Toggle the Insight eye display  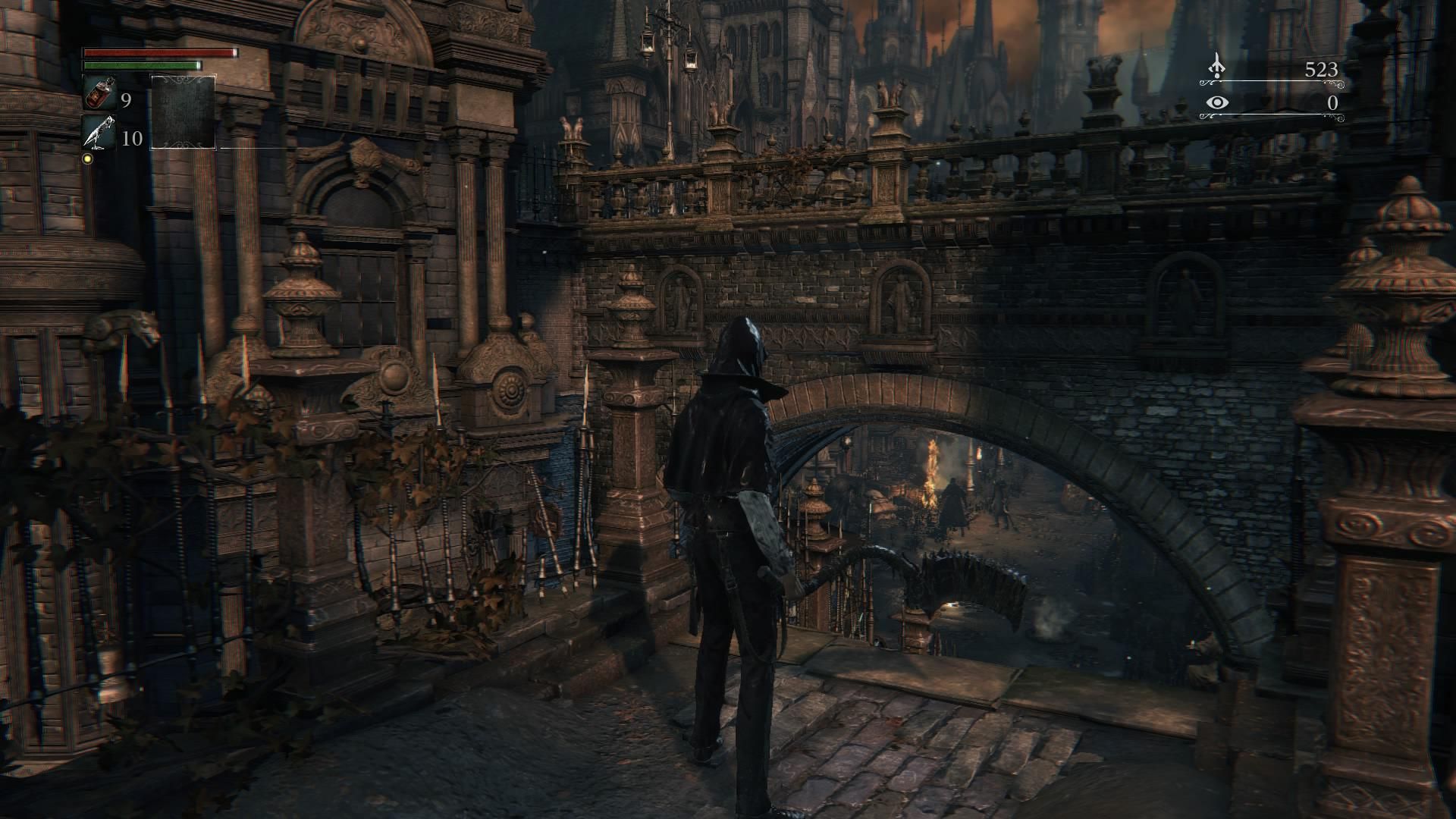[x=1219, y=101]
